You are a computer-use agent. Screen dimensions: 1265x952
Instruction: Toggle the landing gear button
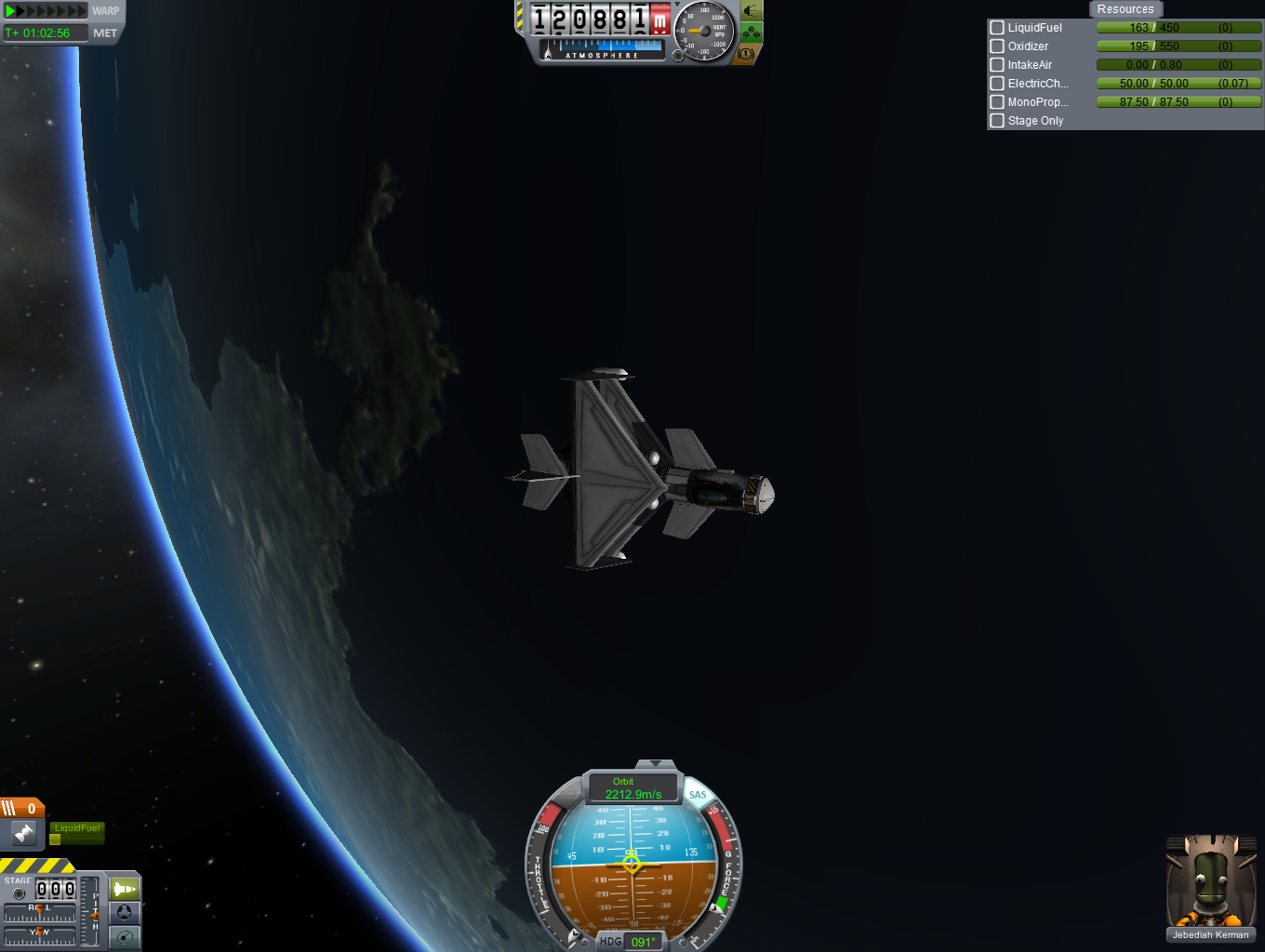[x=752, y=33]
